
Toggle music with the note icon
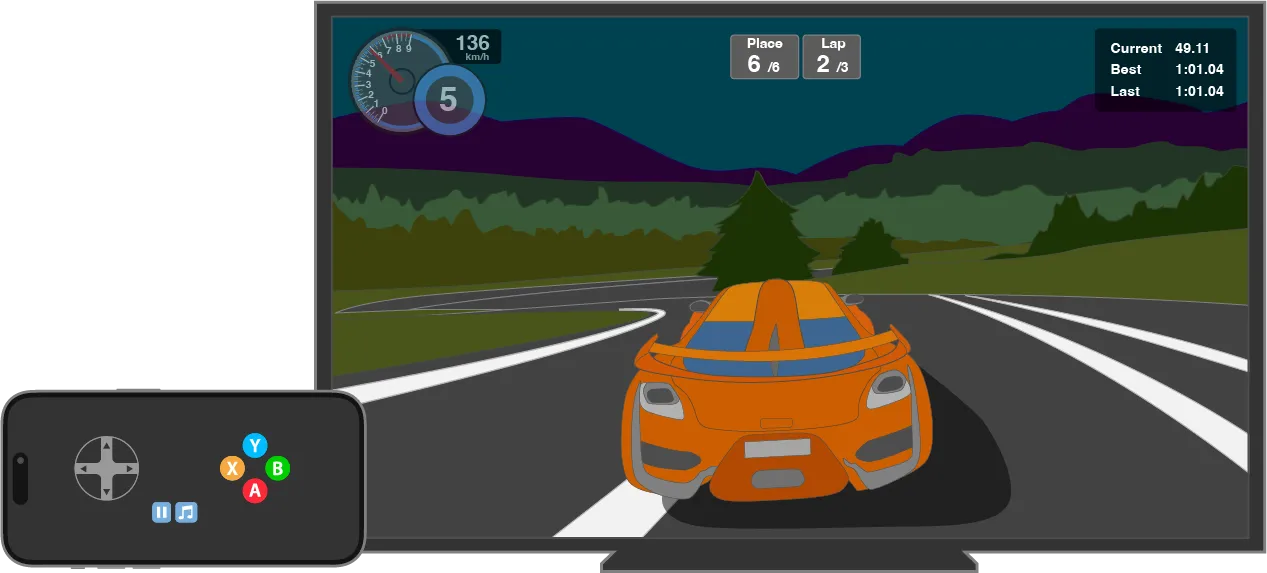pyautogui.click(x=186, y=513)
